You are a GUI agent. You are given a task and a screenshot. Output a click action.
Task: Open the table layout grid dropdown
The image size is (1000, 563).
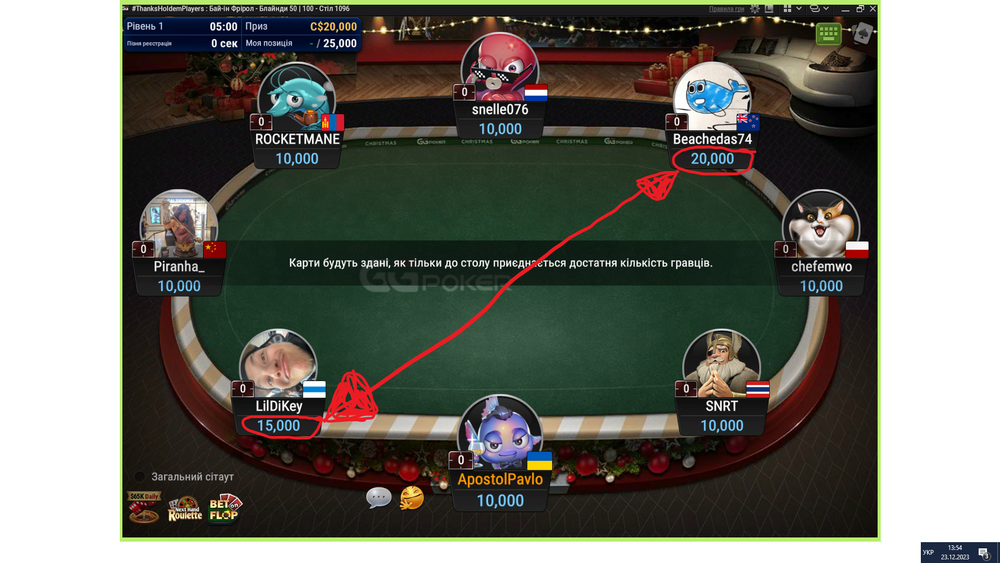pyautogui.click(x=798, y=9)
